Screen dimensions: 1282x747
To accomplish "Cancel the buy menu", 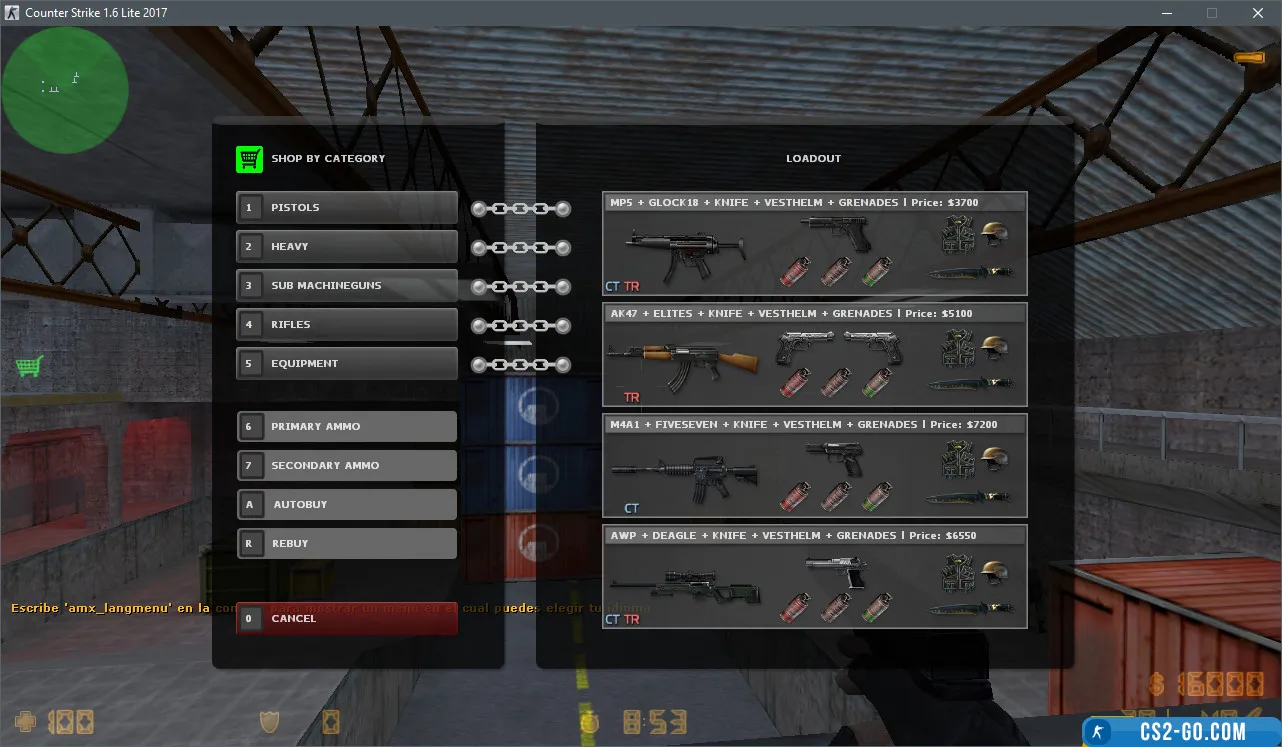I will tap(347, 619).
